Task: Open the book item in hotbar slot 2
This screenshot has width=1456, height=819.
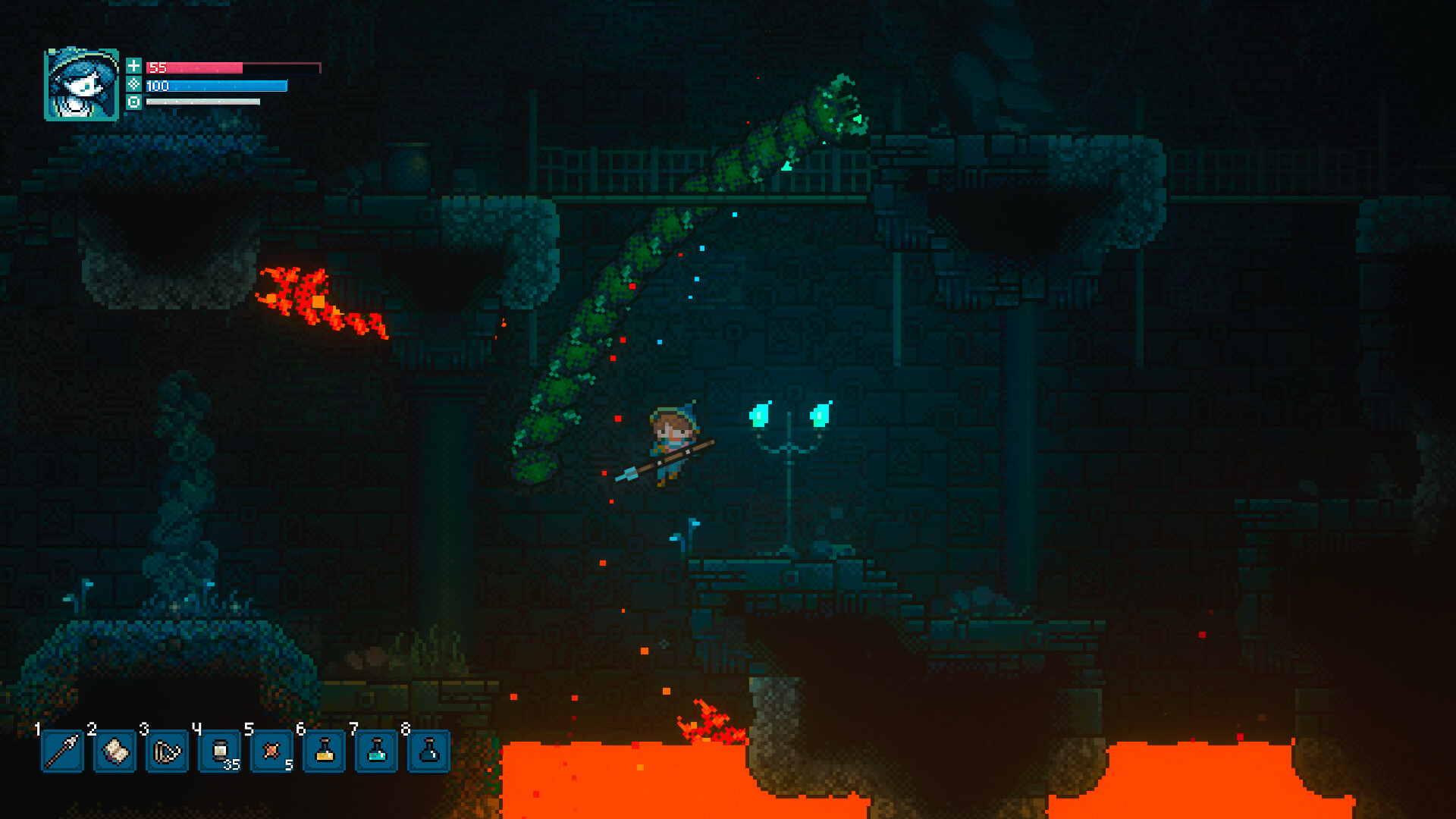Action: (115, 752)
